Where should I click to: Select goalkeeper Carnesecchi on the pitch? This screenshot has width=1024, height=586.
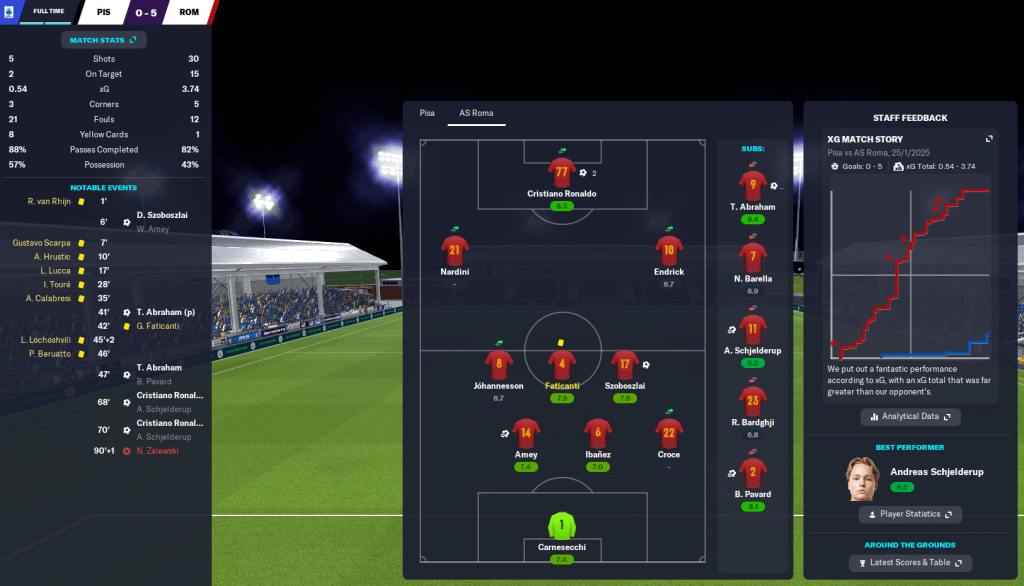(x=561, y=525)
